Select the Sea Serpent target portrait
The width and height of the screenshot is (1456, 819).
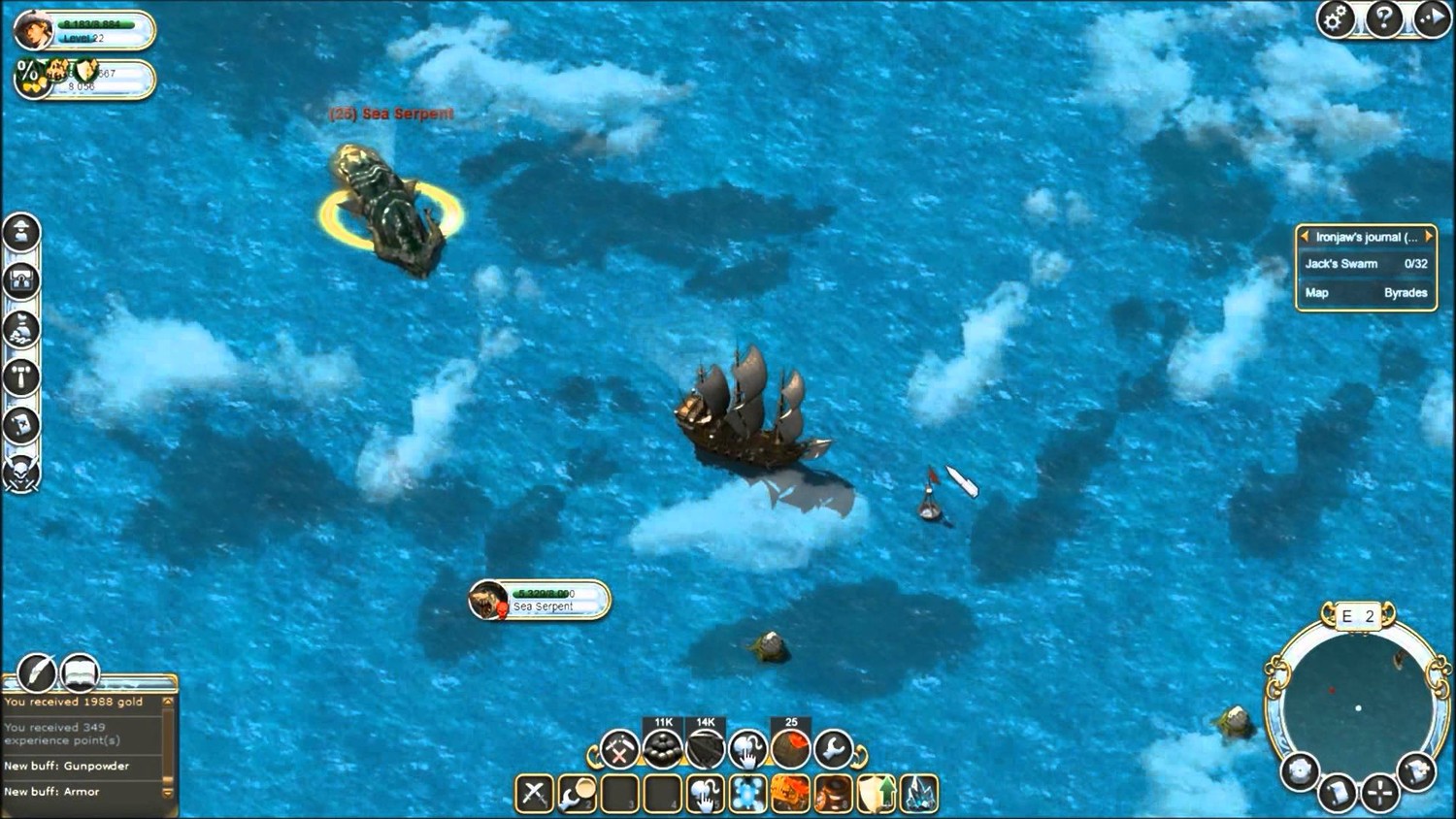coord(488,600)
